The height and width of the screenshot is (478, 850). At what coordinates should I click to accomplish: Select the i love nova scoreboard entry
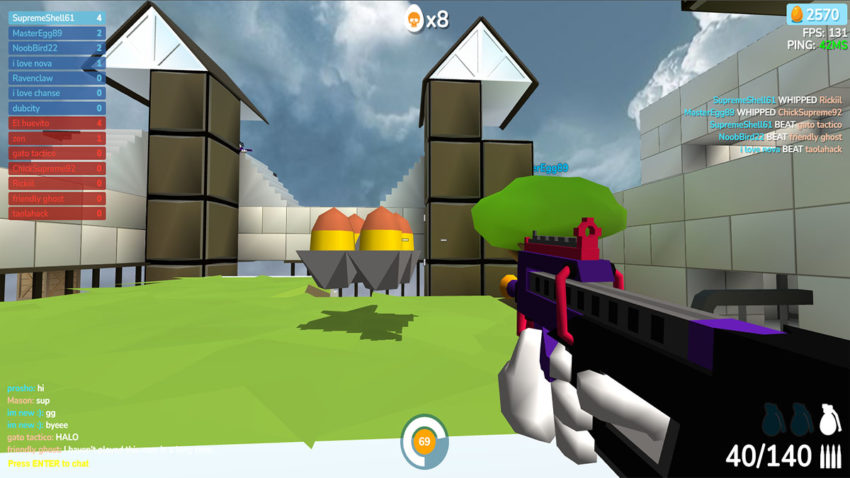coord(56,63)
